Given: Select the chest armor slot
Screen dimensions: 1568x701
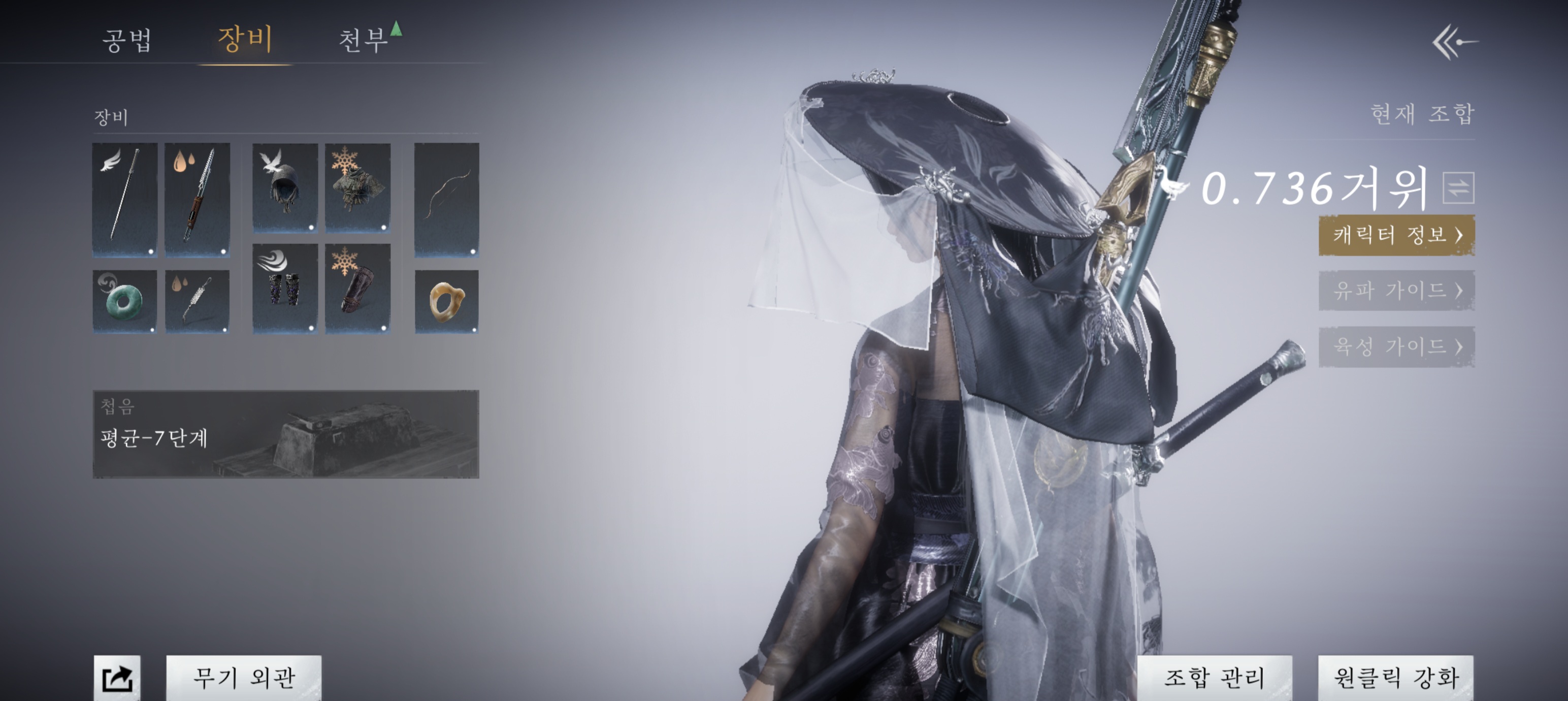Looking at the screenshot, I should tap(358, 187).
